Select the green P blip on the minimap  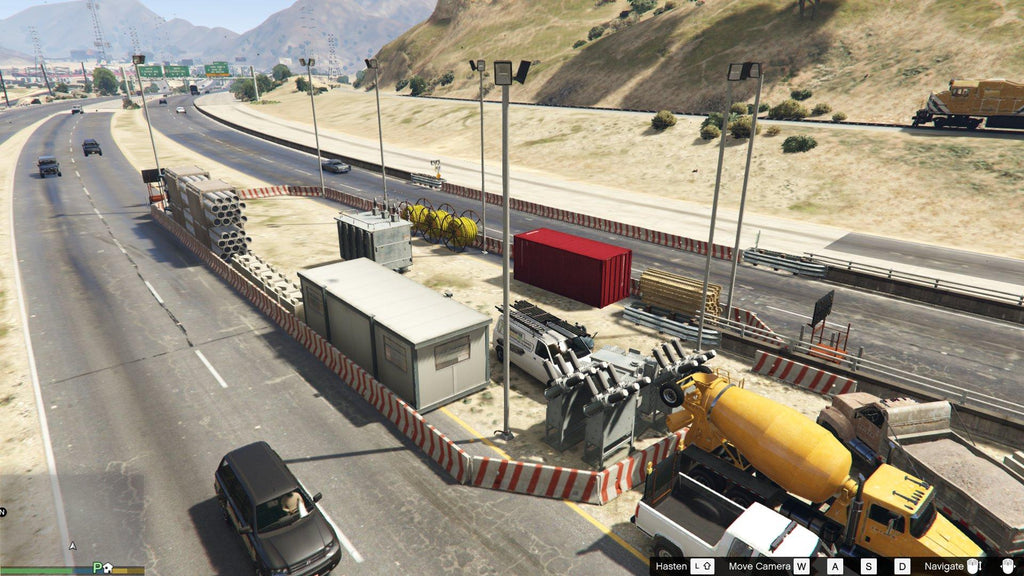97,568
